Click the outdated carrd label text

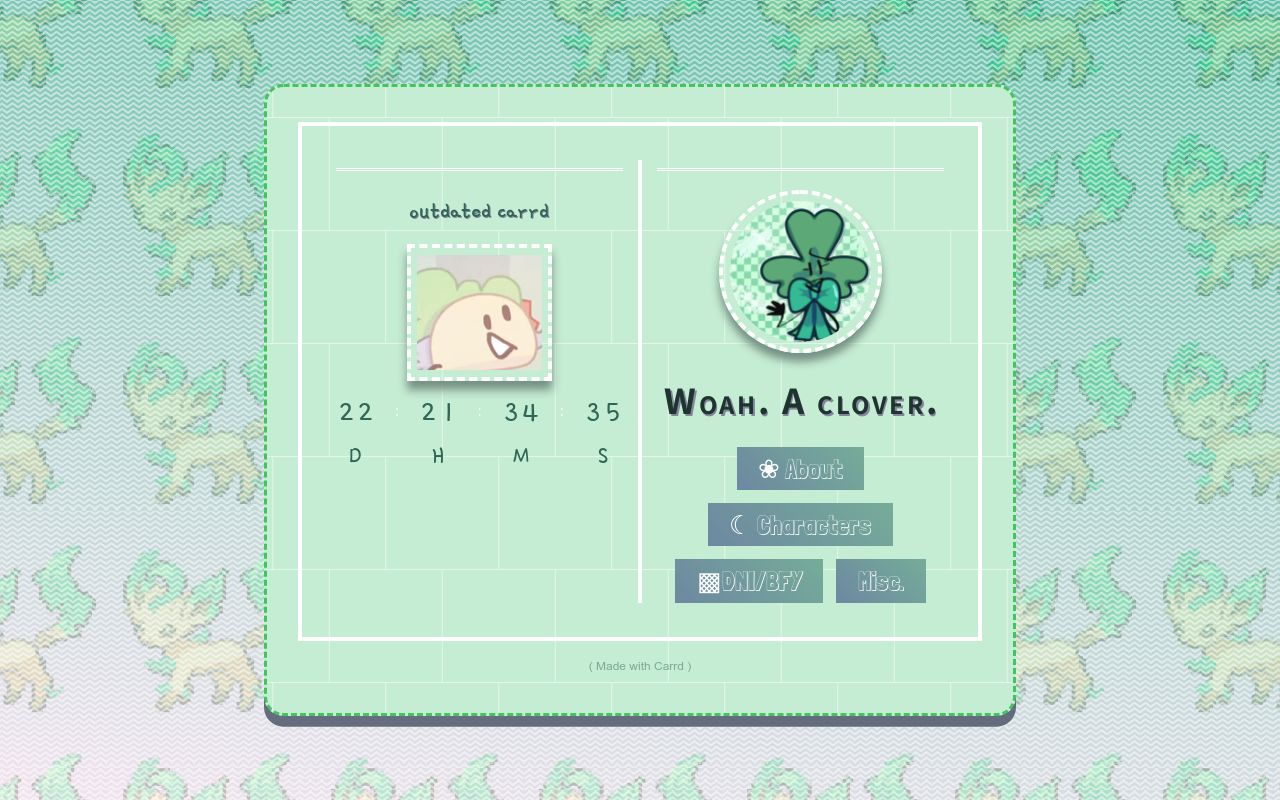(x=479, y=211)
